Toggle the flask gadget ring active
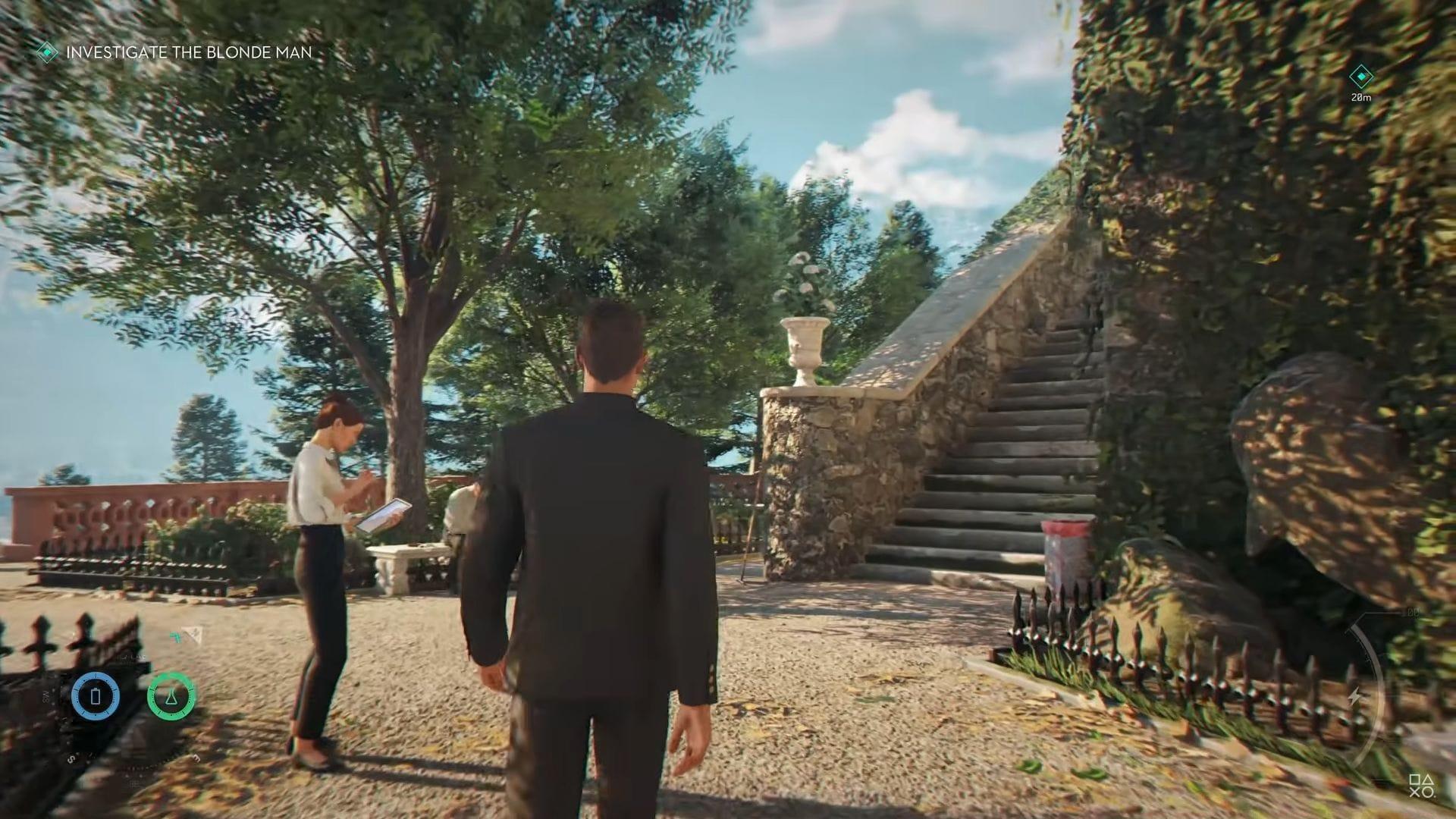This screenshot has height=819, width=1456. click(172, 697)
